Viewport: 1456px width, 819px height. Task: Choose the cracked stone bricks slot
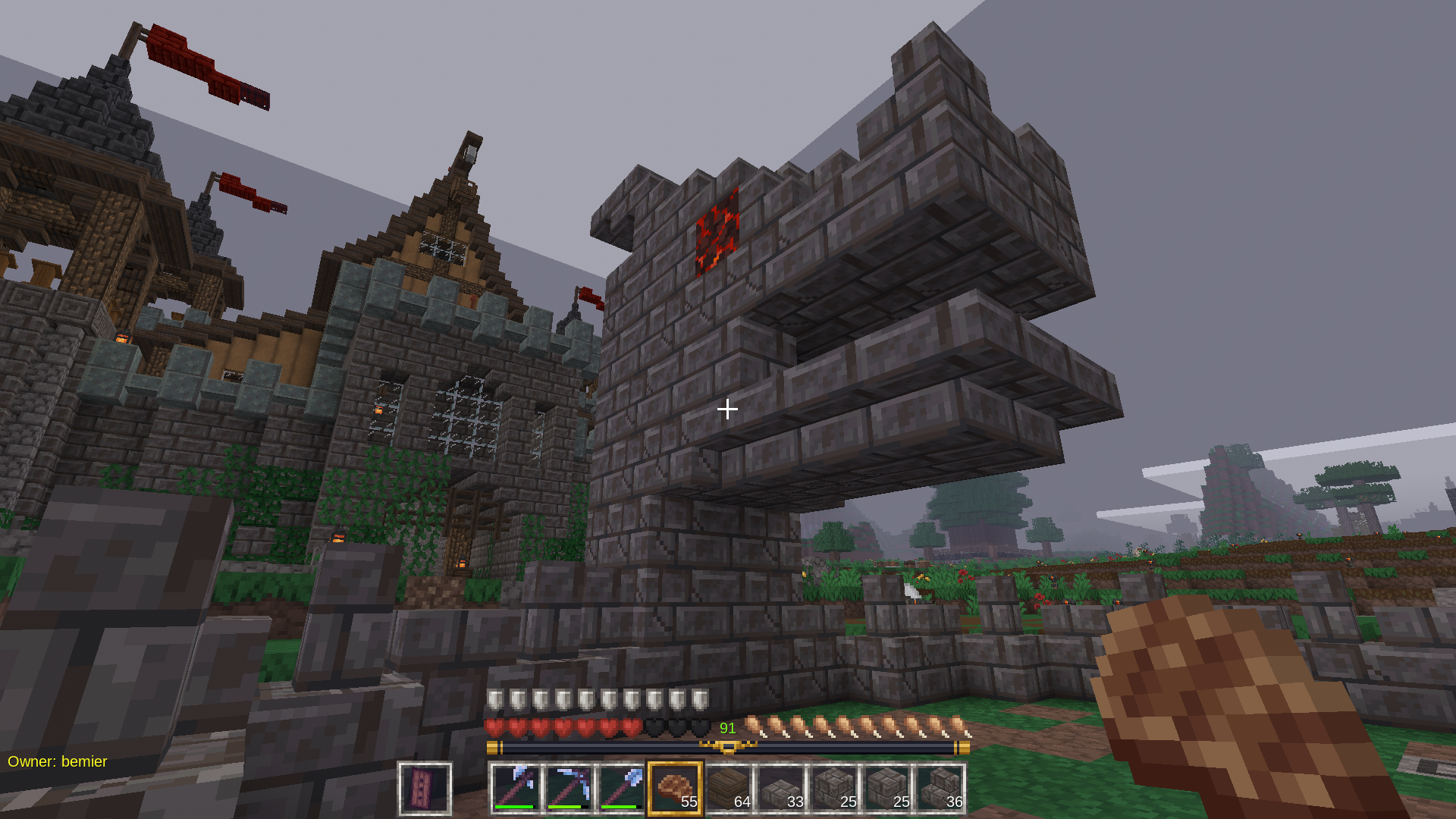point(834,789)
